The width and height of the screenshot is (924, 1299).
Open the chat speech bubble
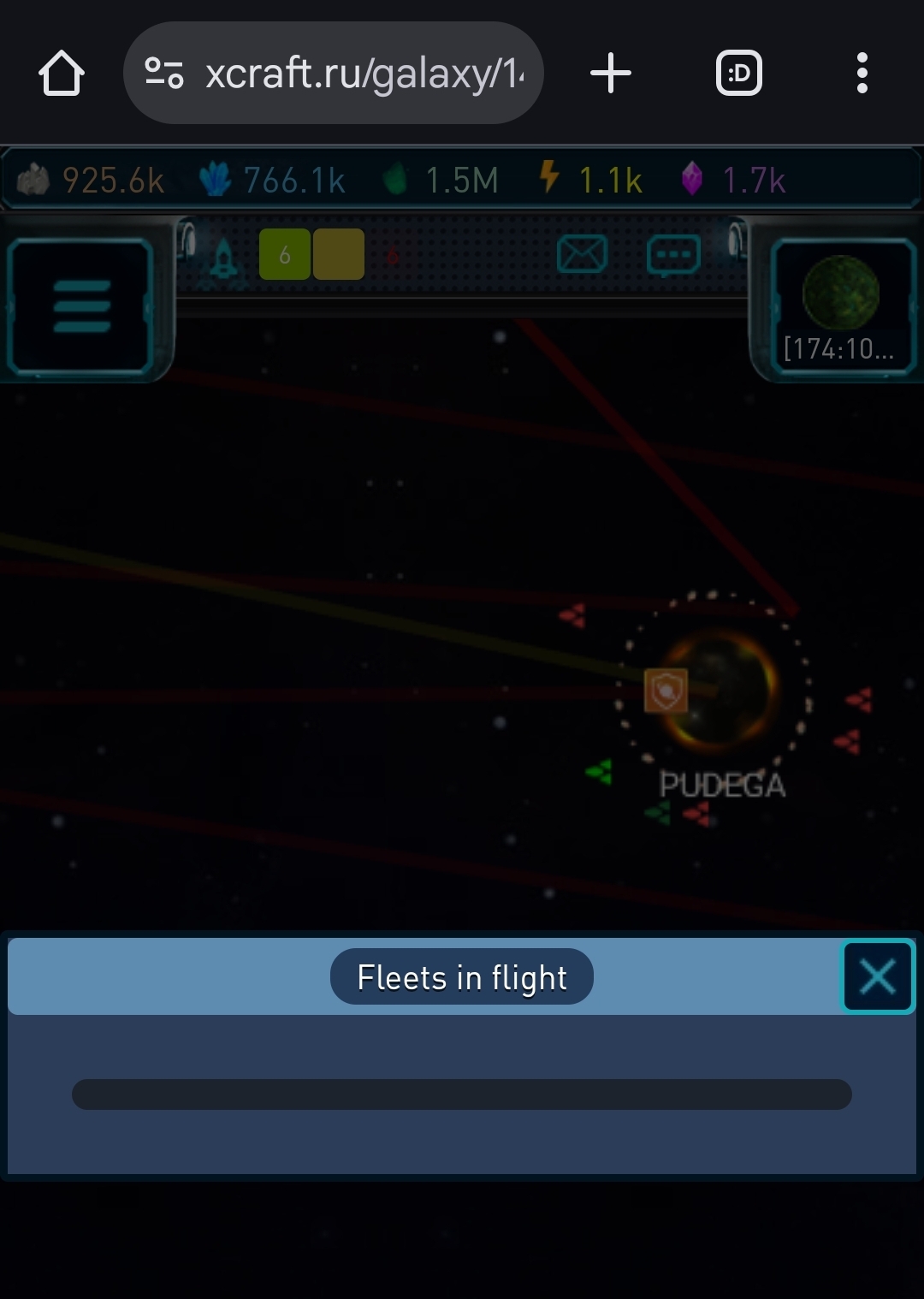coord(673,255)
